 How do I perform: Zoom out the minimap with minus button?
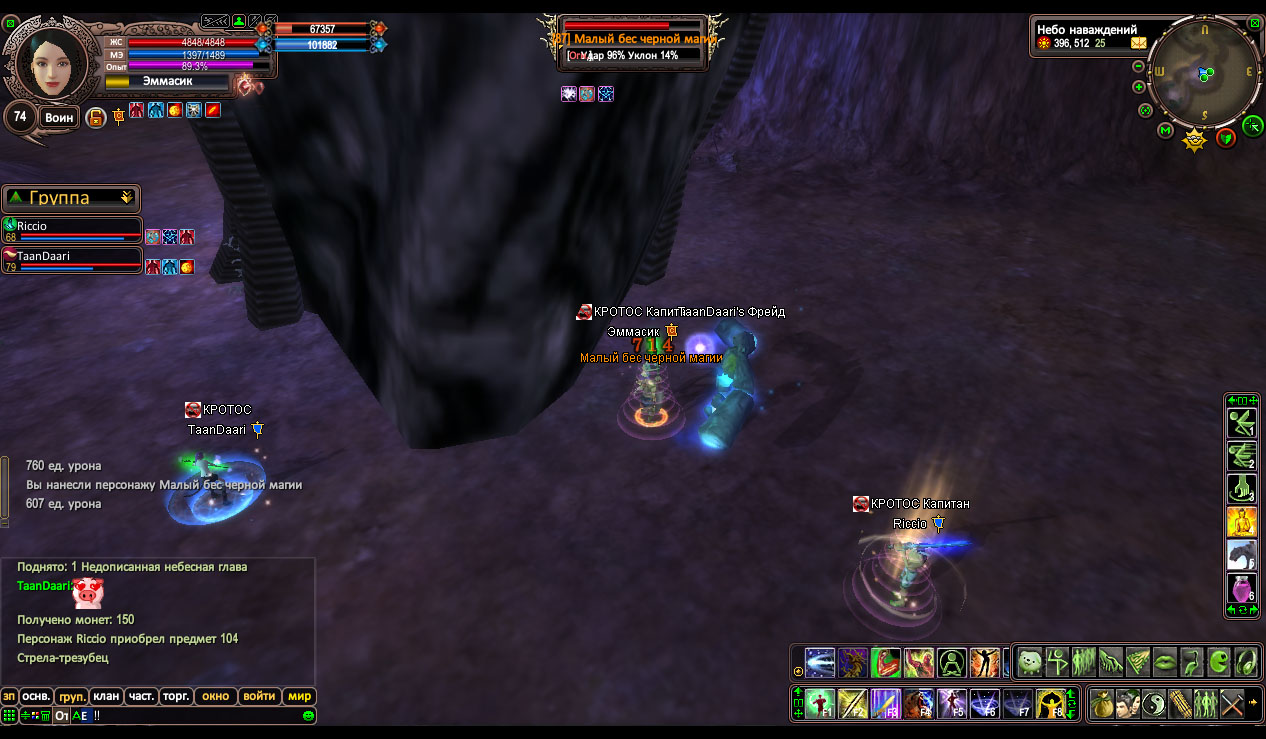click(x=1139, y=66)
